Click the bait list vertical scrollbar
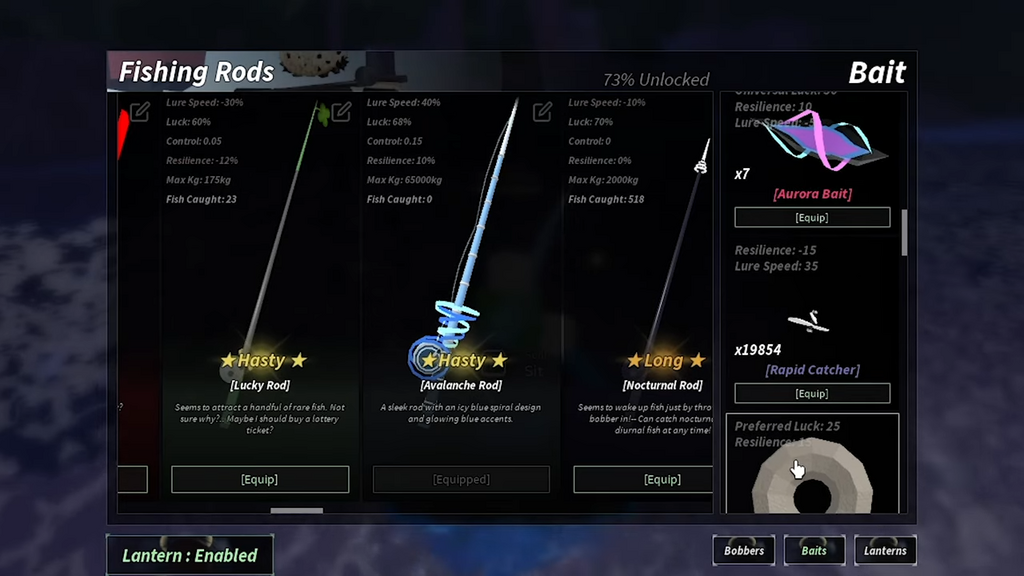This screenshot has height=576, width=1024. click(x=905, y=232)
